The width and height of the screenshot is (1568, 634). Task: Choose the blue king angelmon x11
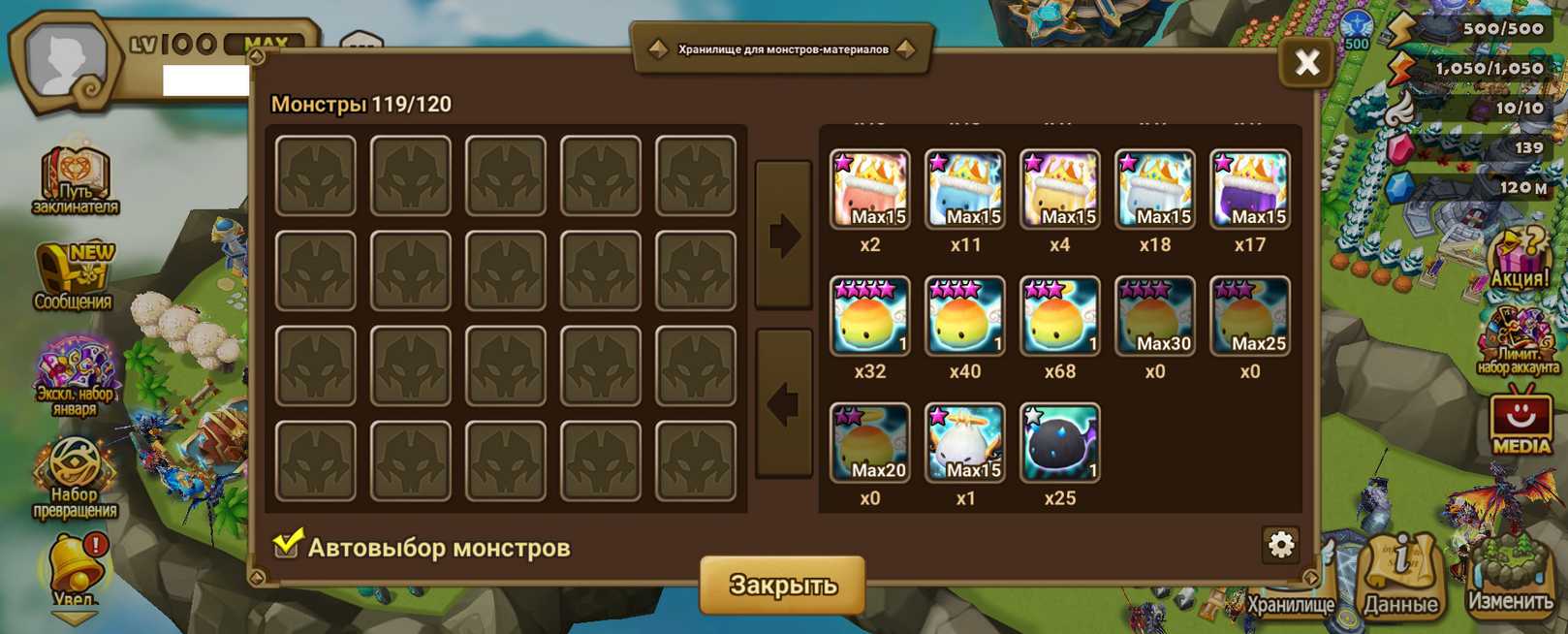click(964, 189)
